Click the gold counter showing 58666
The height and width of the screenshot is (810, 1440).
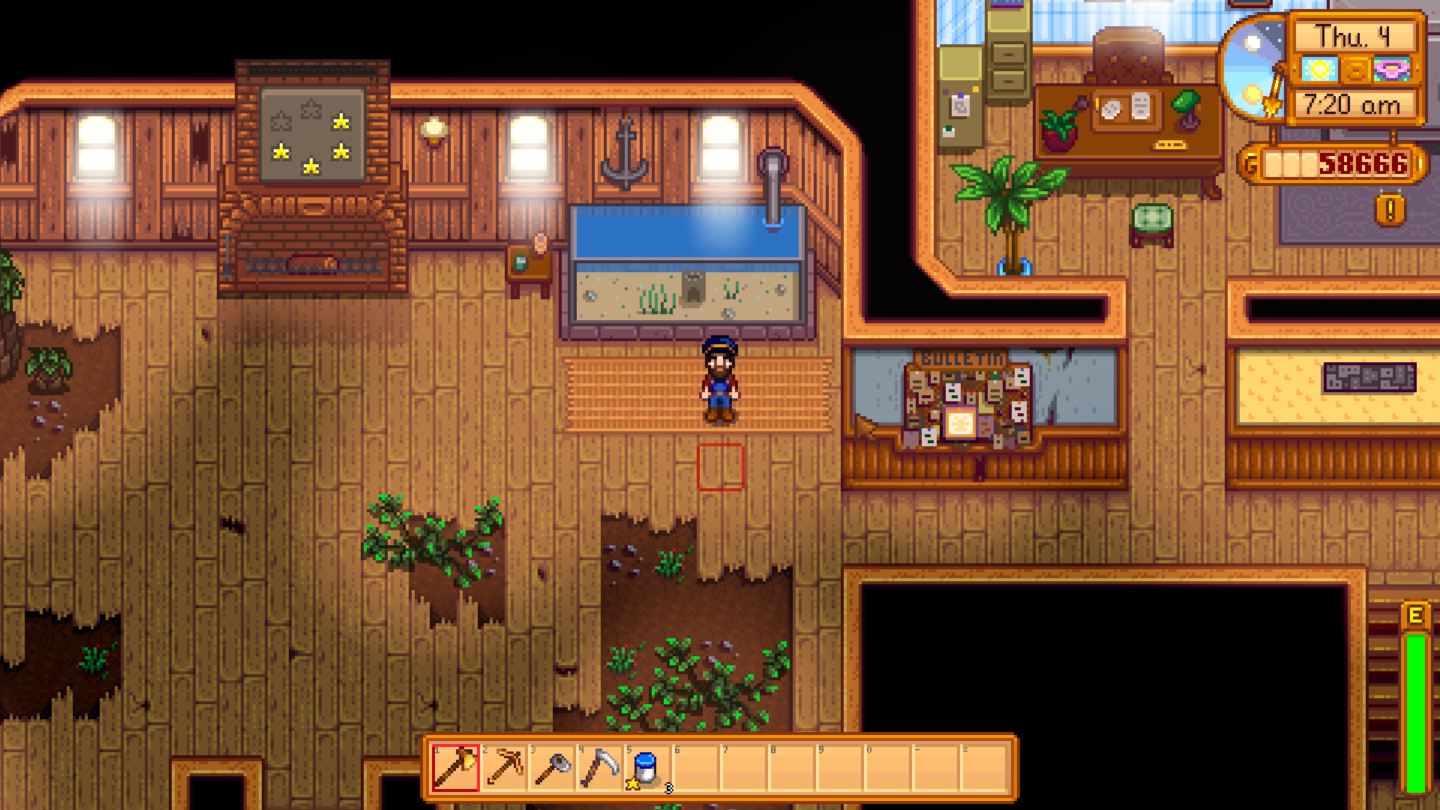(x=1360, y=163)
